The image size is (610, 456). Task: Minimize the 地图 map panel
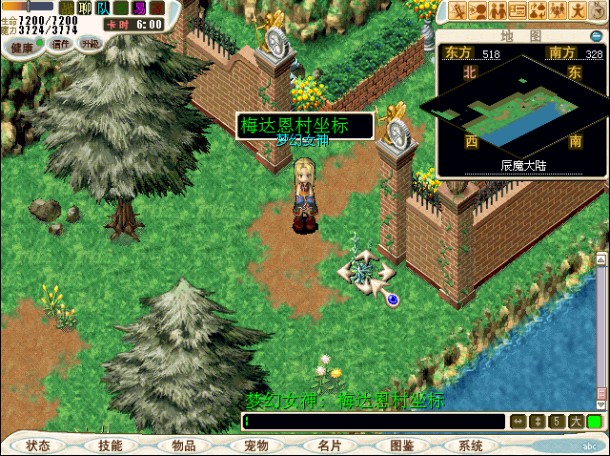point(596,36)
